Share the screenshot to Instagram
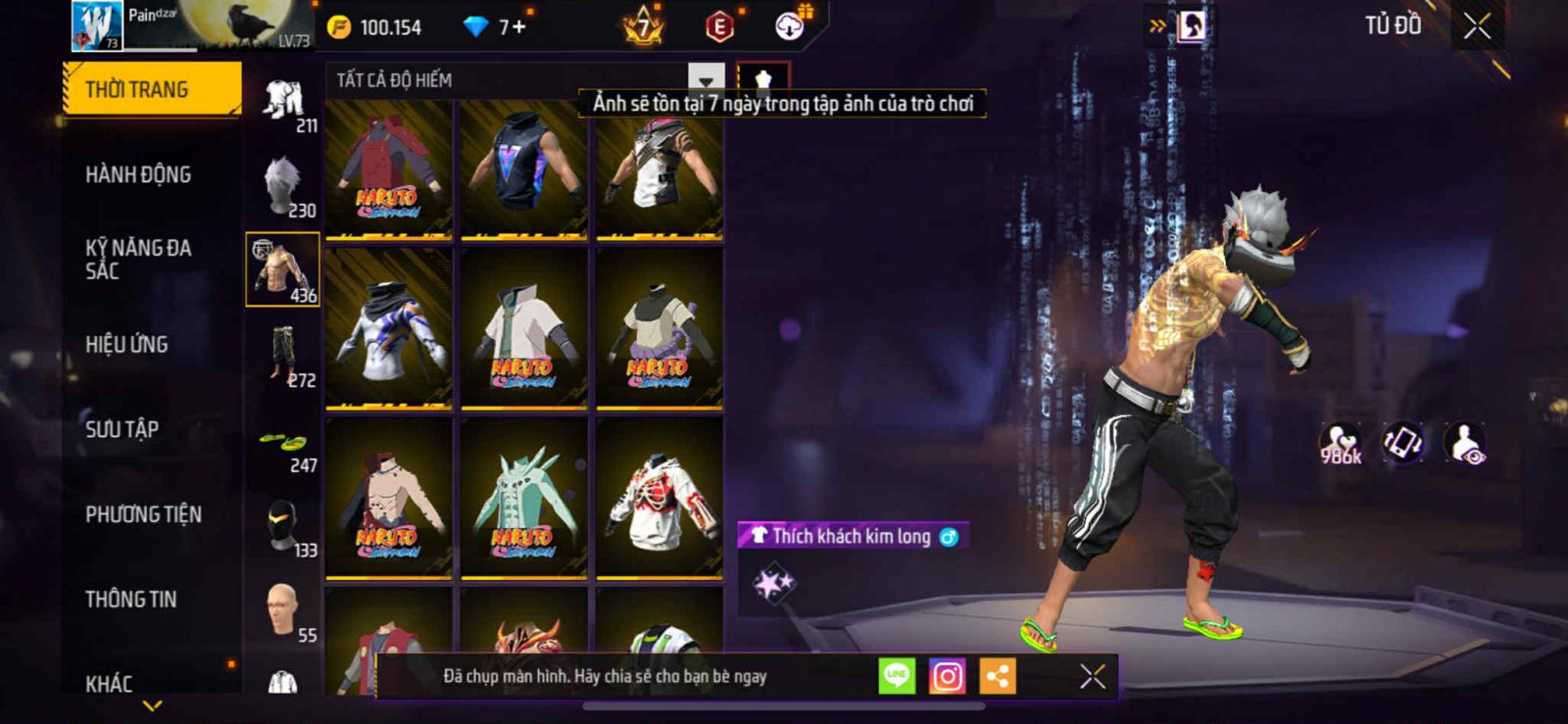The image size is (1568, 724). pos(947,676)
